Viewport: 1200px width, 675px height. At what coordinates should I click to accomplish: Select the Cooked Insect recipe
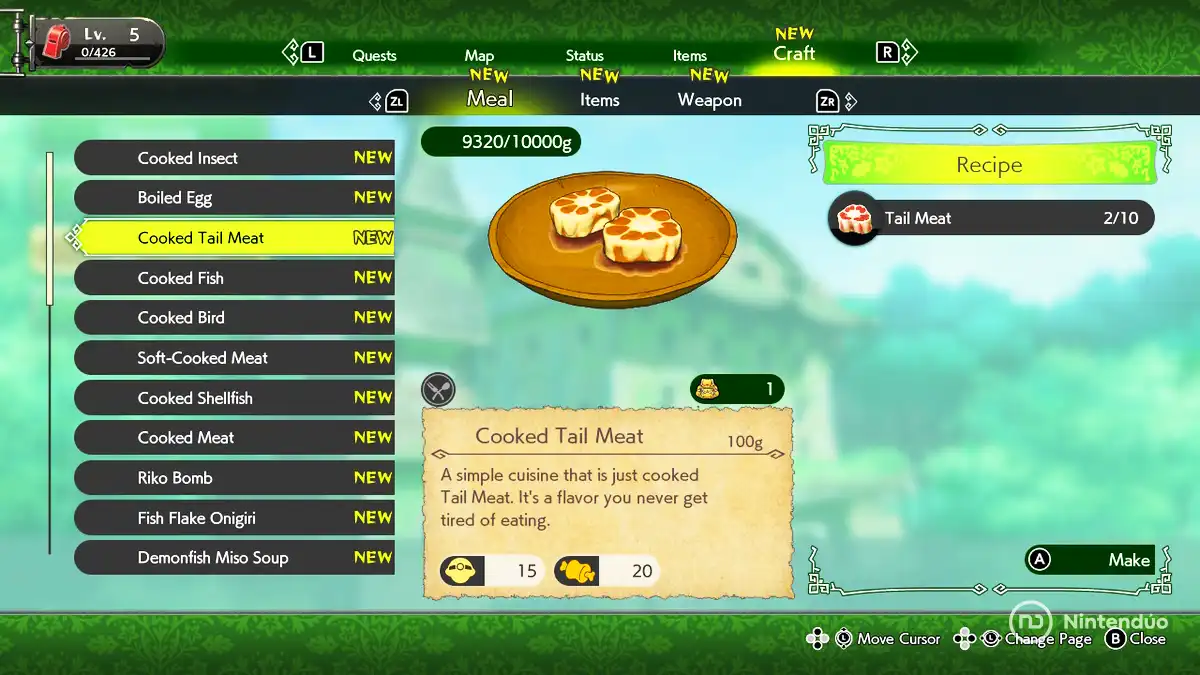234,158
